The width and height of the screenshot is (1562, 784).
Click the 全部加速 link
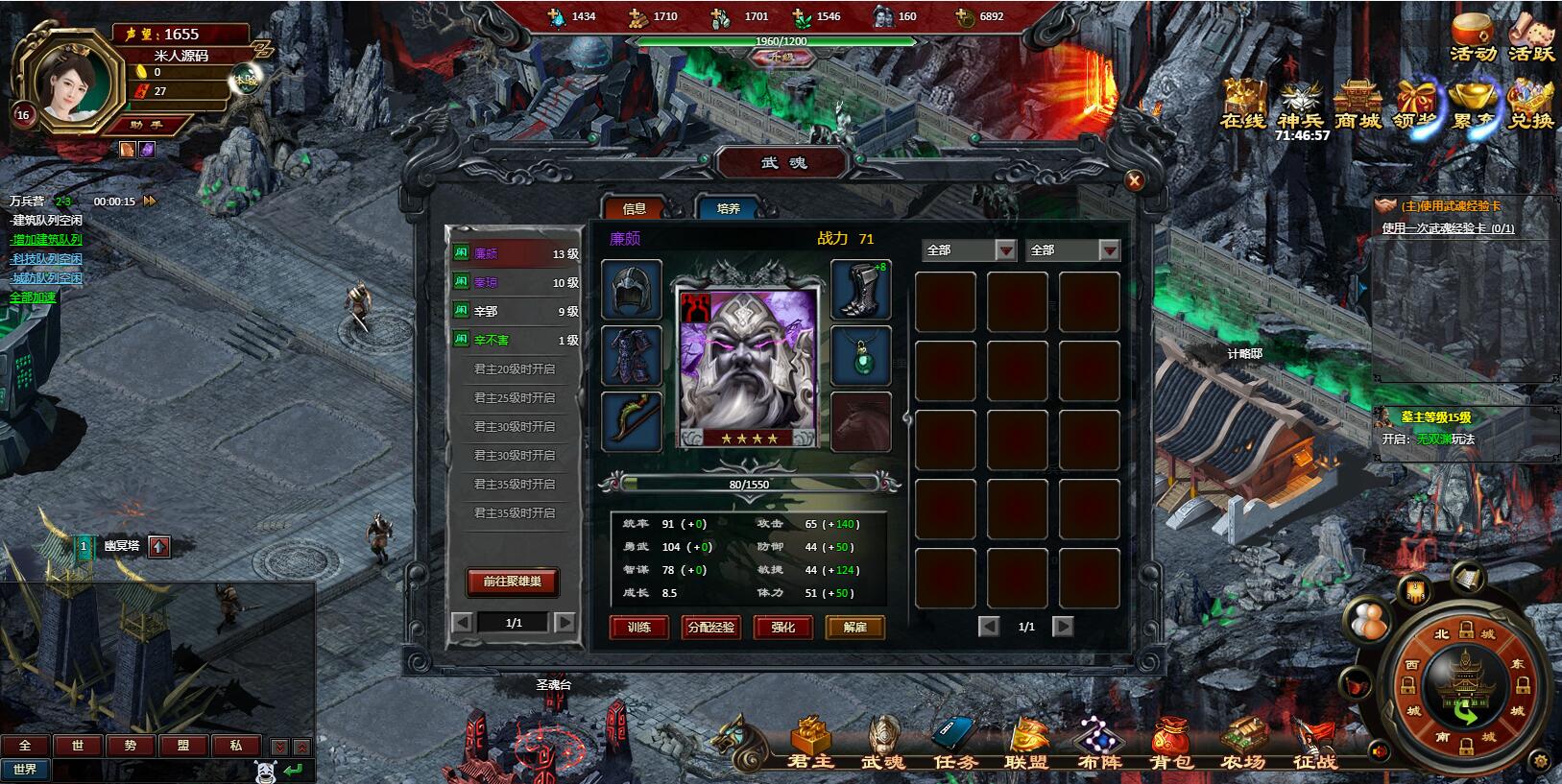point(34,297)
